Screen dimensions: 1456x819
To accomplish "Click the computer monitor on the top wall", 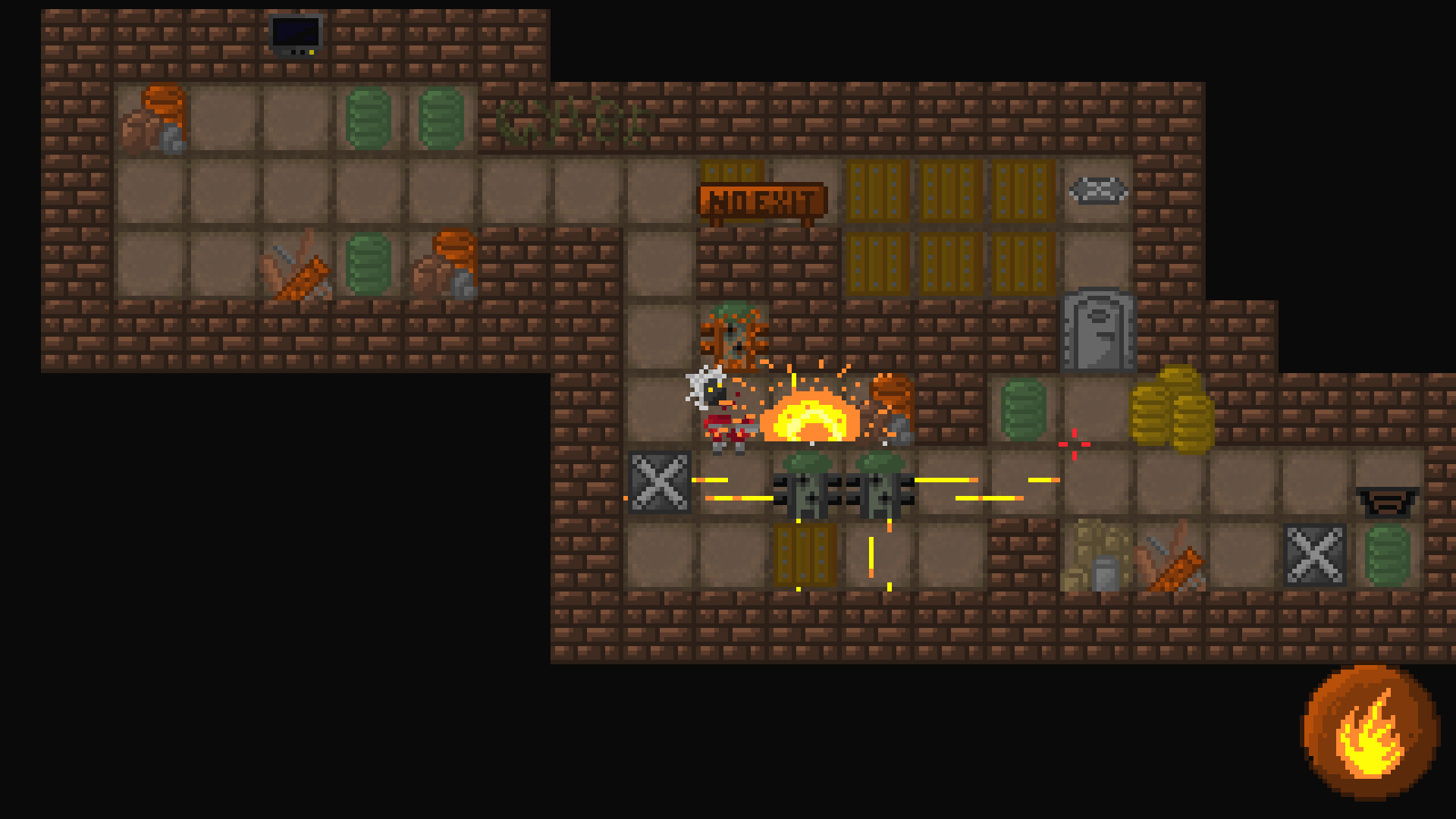I will (294, 34).
